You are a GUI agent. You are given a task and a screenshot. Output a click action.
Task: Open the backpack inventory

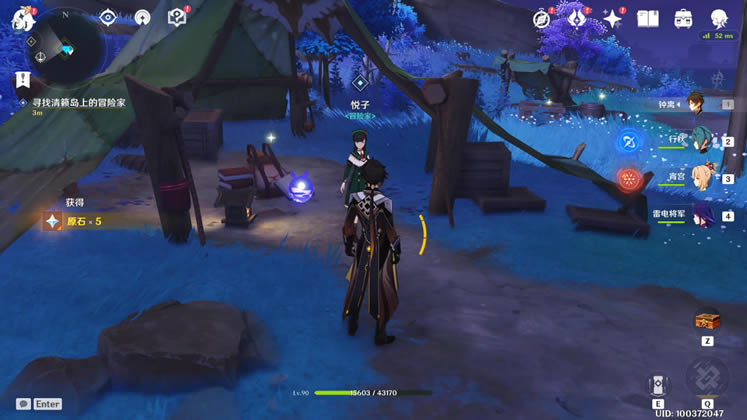pos(683,19)
